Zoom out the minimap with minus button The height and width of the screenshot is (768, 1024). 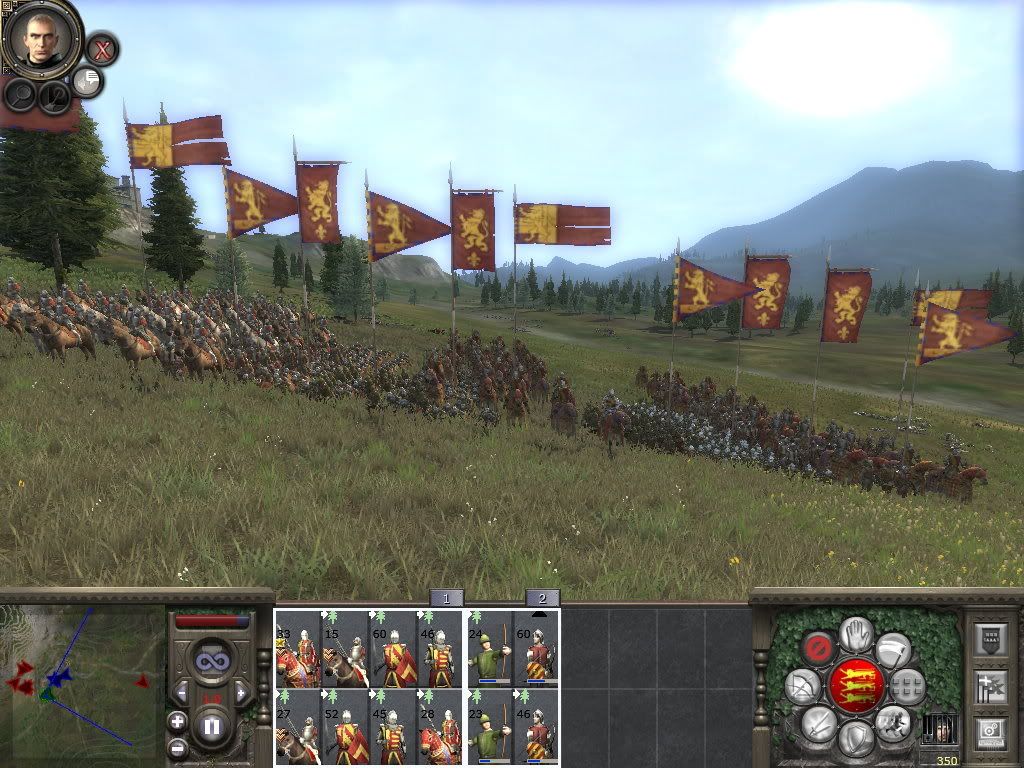[177, 747]
